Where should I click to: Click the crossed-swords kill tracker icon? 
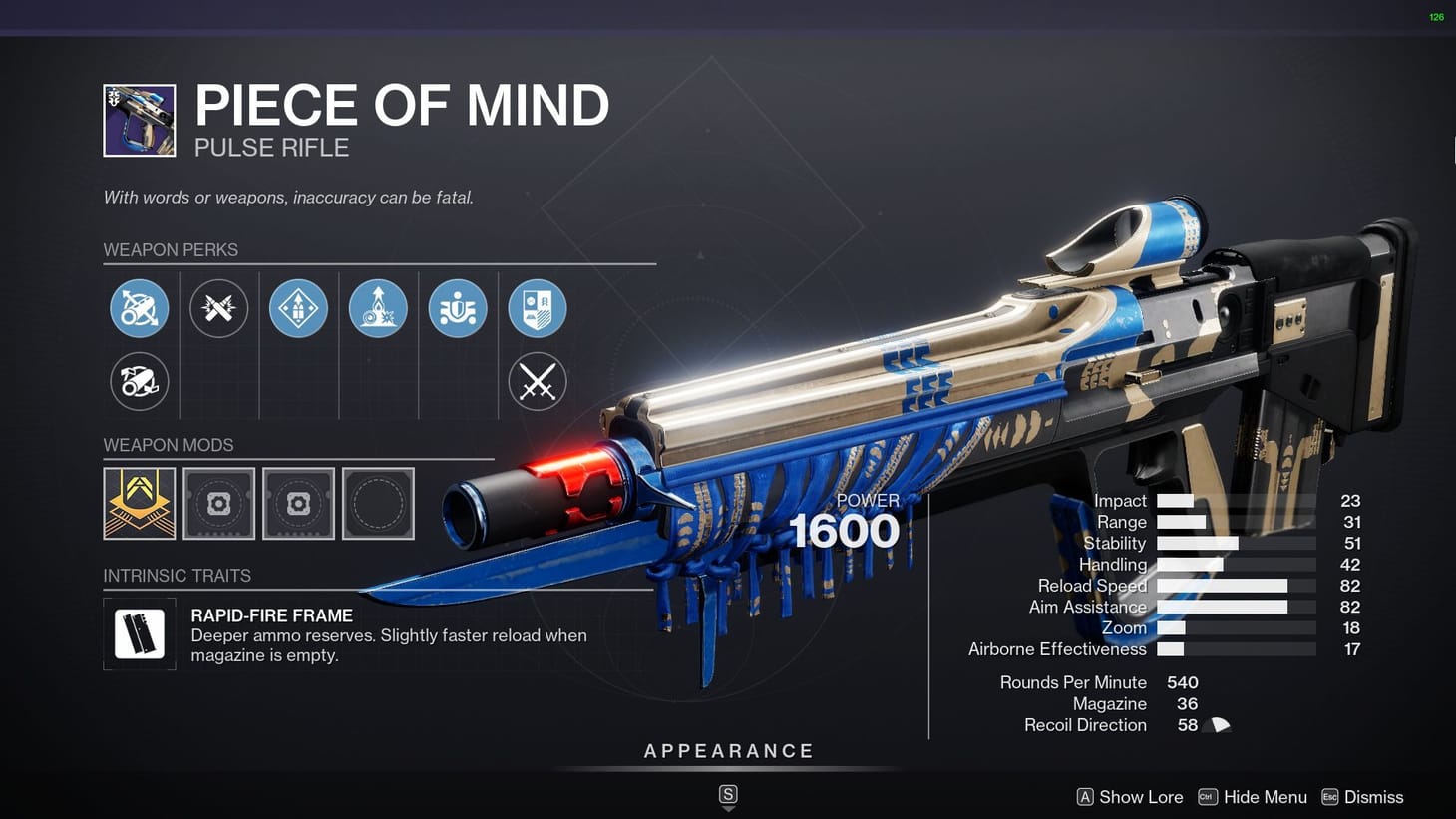[538, 381]
